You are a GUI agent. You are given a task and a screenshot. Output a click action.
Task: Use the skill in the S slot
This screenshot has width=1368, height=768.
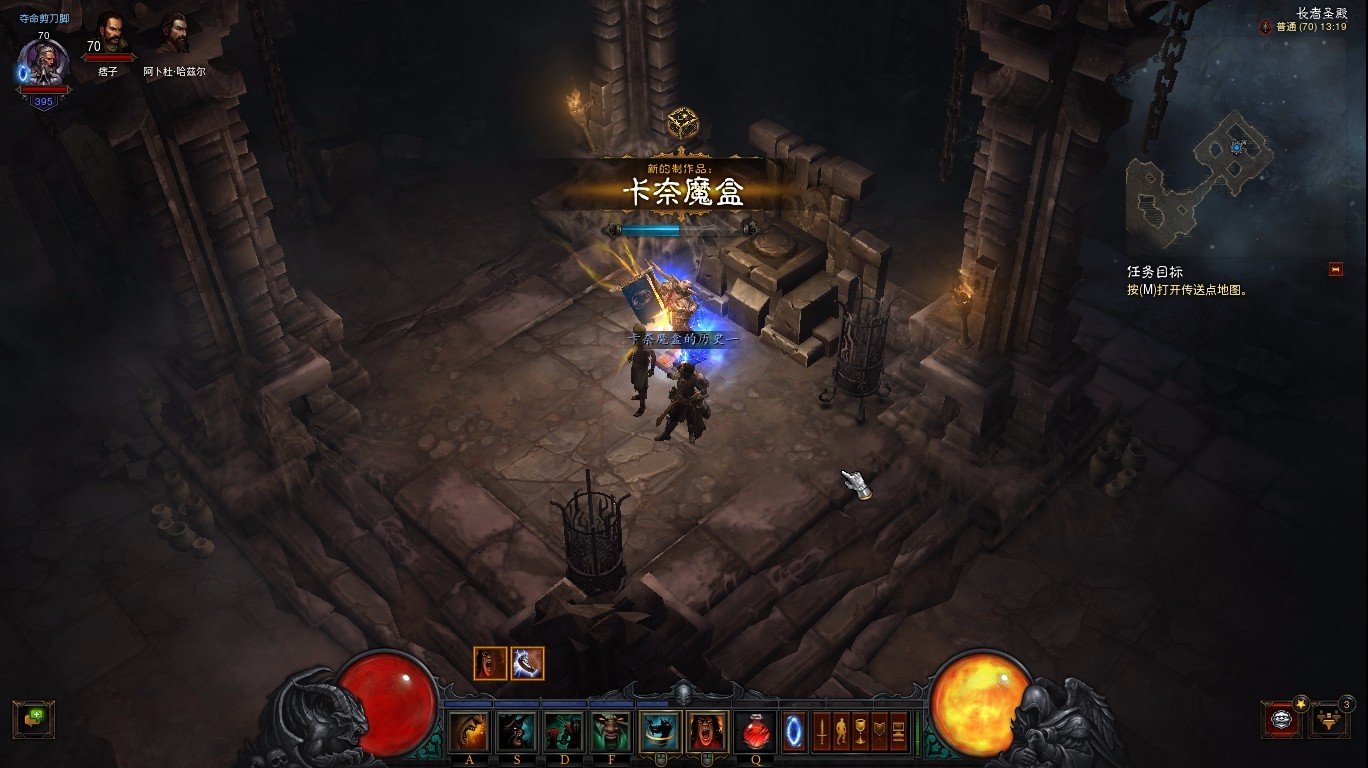tap(516, 732)
